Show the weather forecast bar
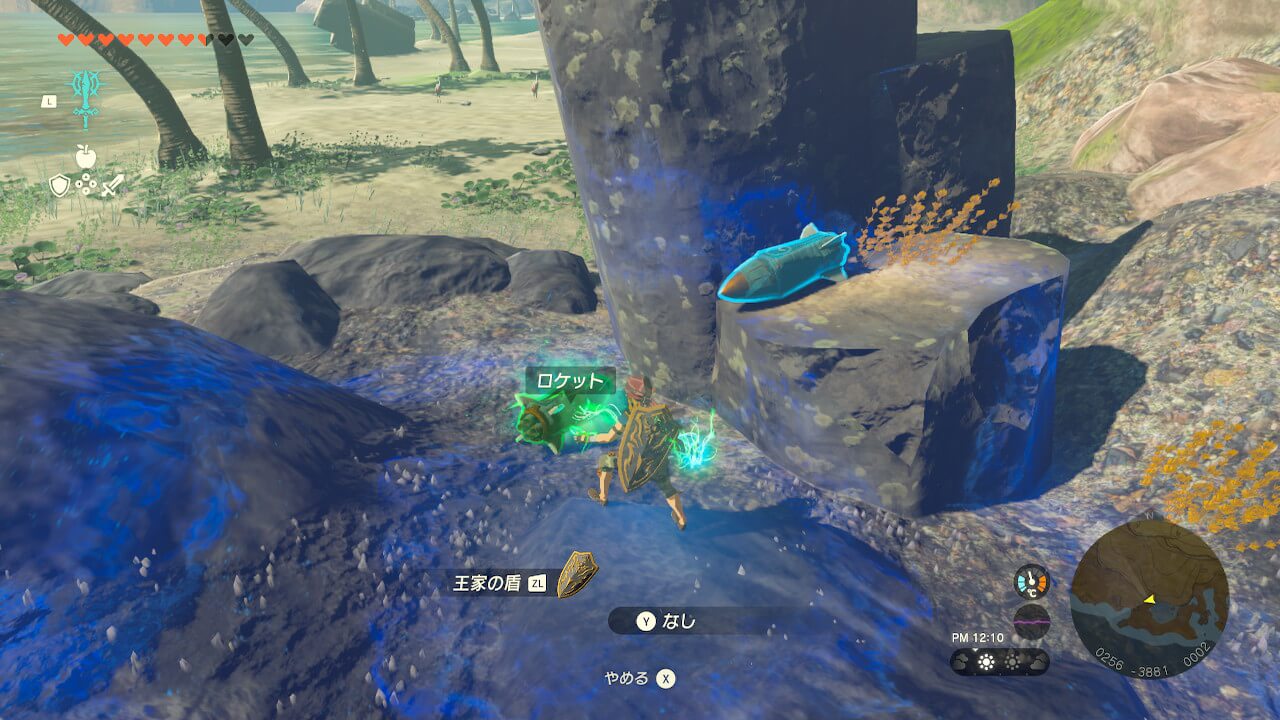1280x720 pixels. click(999, 662)
